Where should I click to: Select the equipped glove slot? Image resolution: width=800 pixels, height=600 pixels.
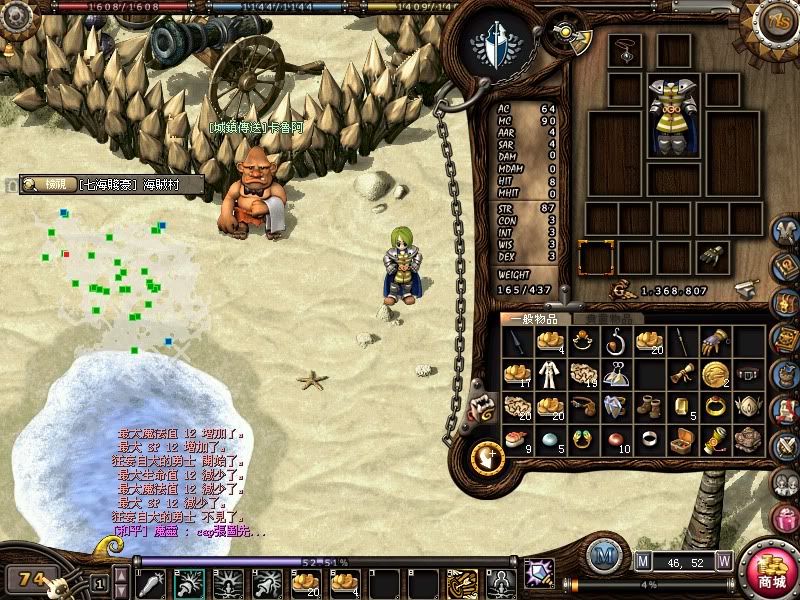(713, 257)
